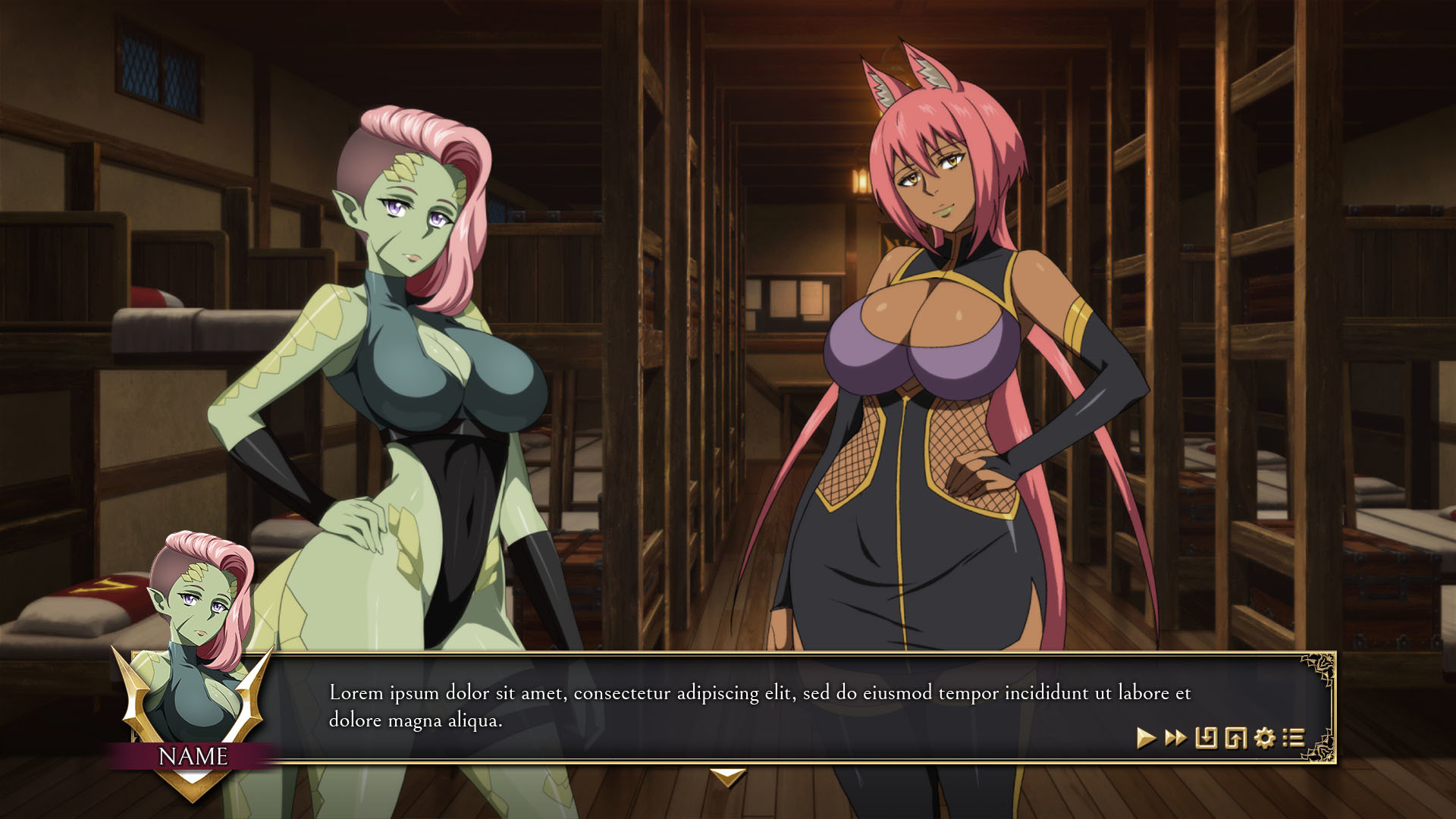Show the dialogue log list icon
This screenshot has width=1456, height=819.
coord(1294,738)
